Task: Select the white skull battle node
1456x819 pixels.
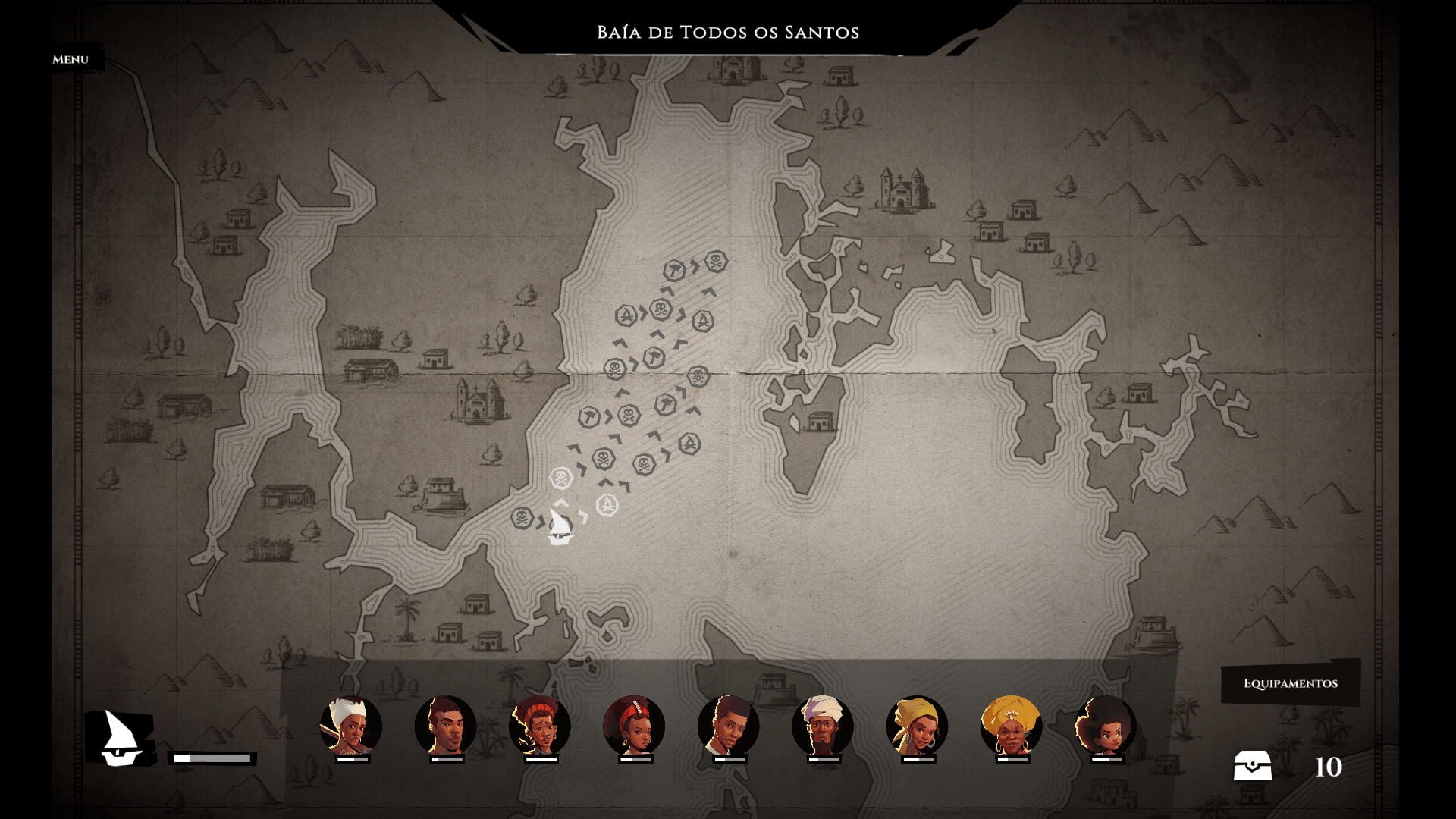Action: click(562, 476)
